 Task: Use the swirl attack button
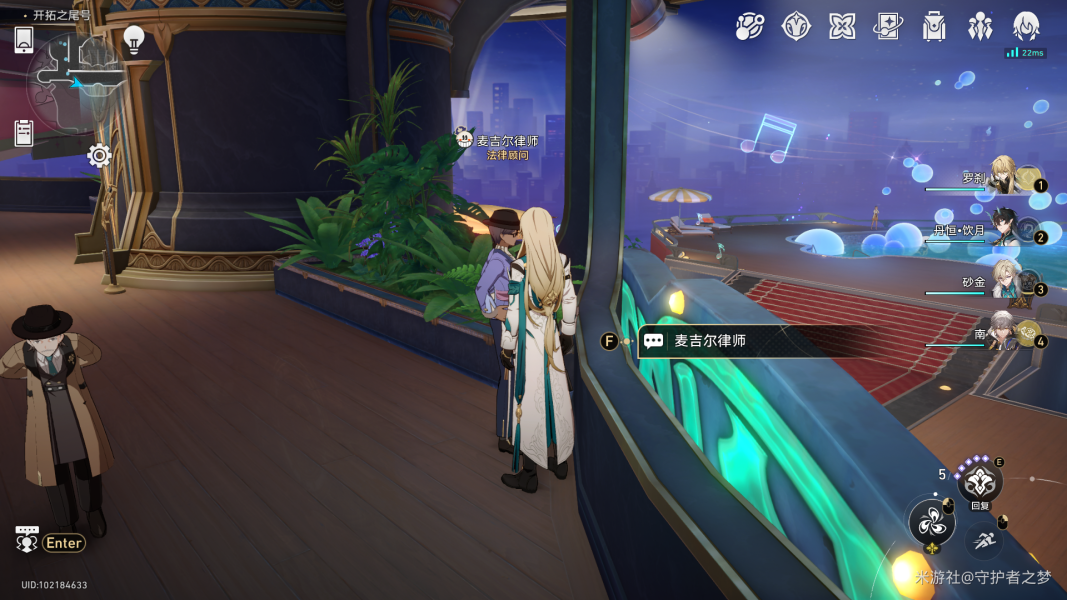(x=931, y=521)
